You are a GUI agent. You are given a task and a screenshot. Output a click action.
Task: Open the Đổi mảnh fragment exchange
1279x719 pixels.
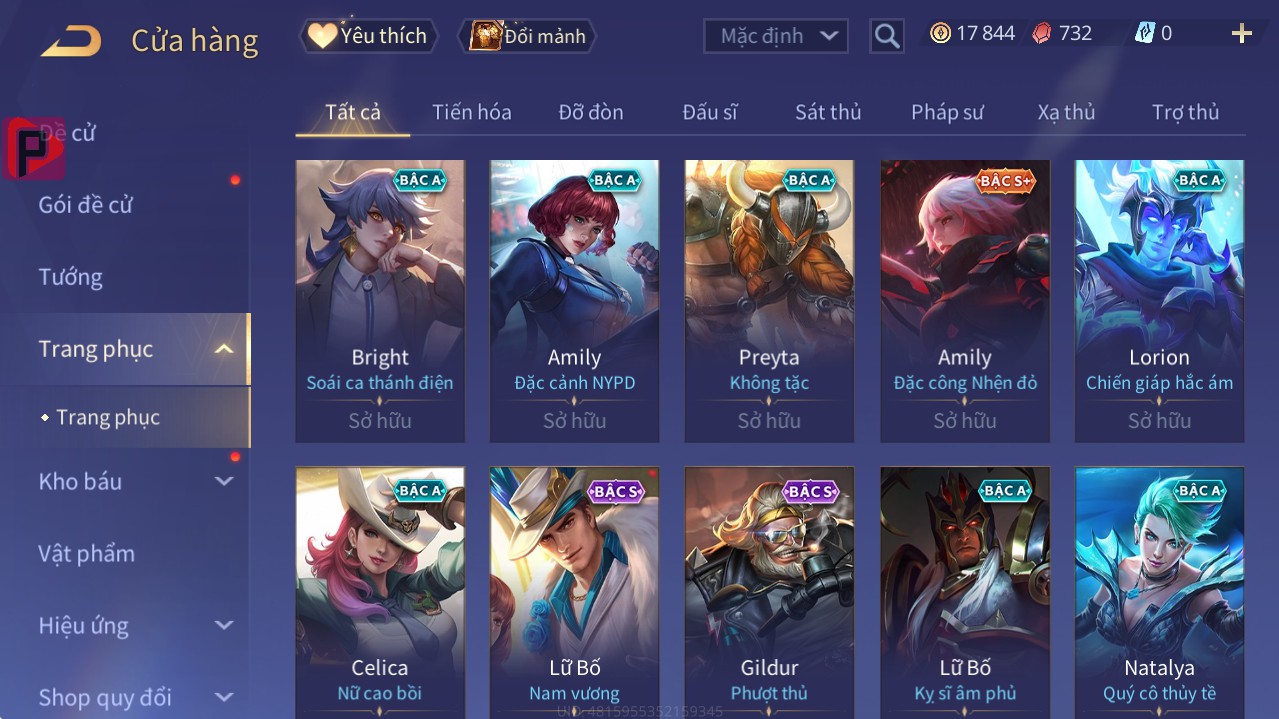point(527,36)
